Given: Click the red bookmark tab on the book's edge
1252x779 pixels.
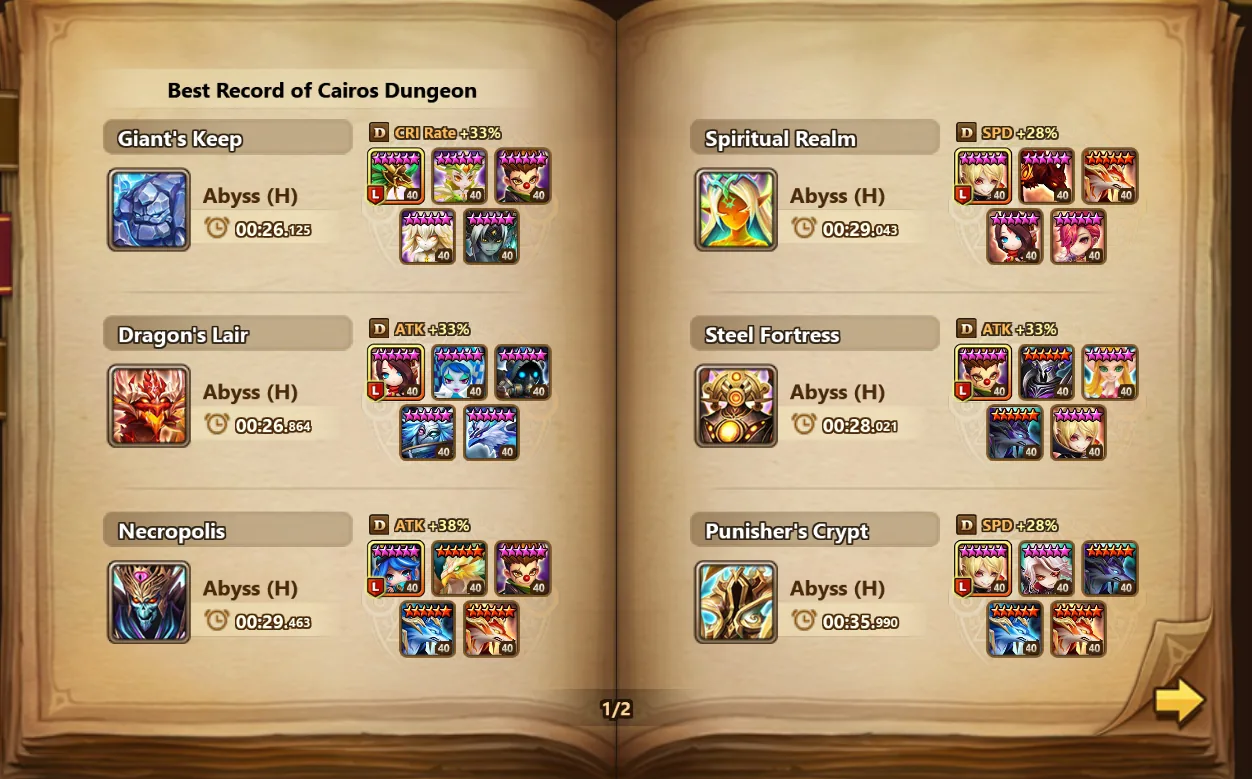Looking at the screenshot, I should tap(5, 252).
